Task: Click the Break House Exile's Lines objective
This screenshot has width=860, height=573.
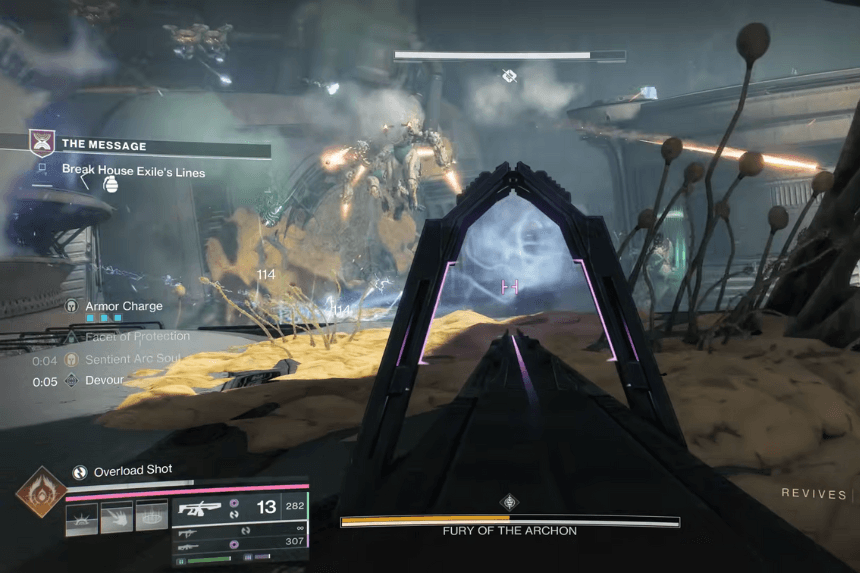Action: 133,172
